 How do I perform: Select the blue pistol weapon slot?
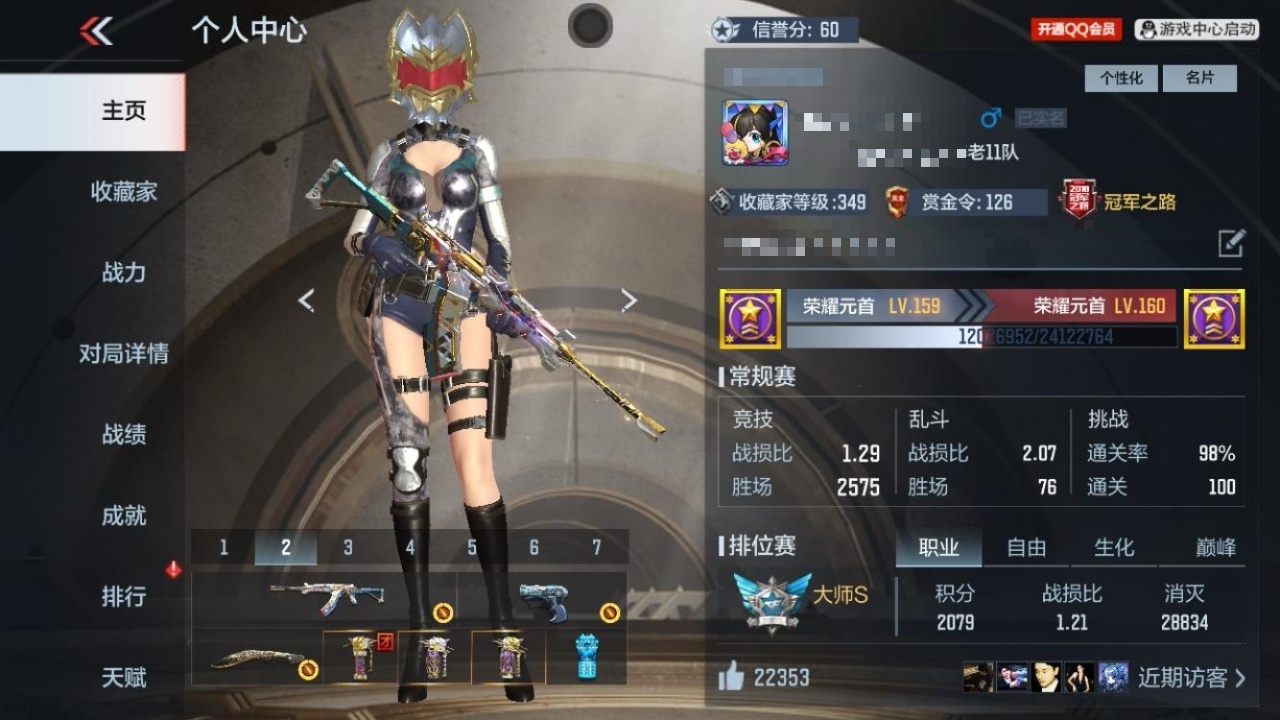(545, 601)
